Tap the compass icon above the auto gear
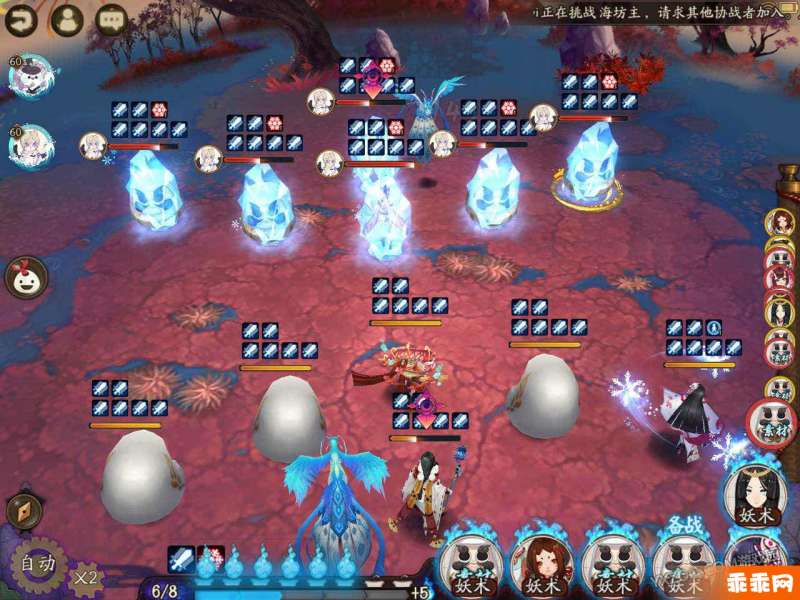800x600 pixels. click(24, 510)
